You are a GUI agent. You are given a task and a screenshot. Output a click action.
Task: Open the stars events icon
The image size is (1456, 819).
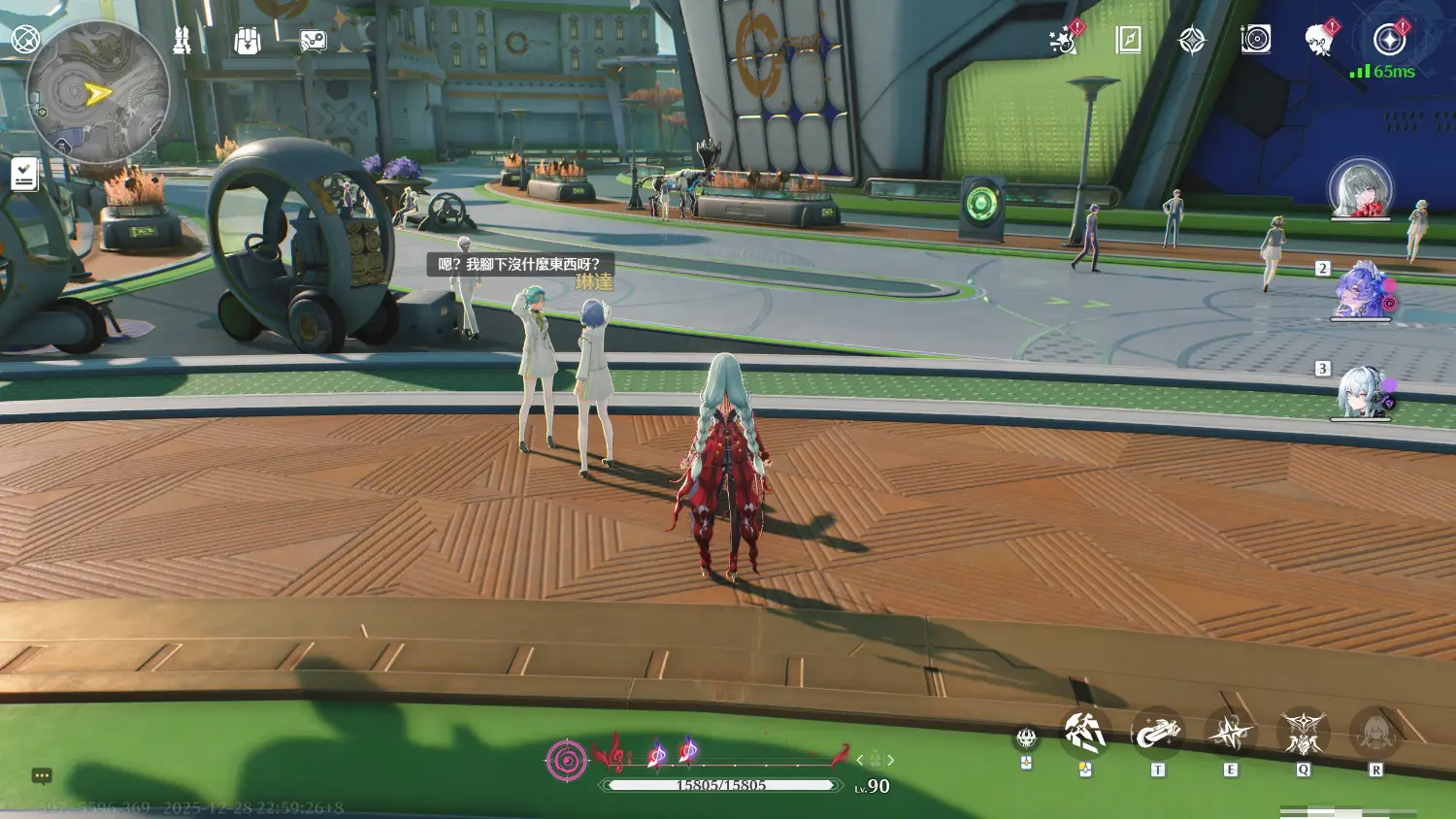pyautogui.click(x=1064, y=41)
